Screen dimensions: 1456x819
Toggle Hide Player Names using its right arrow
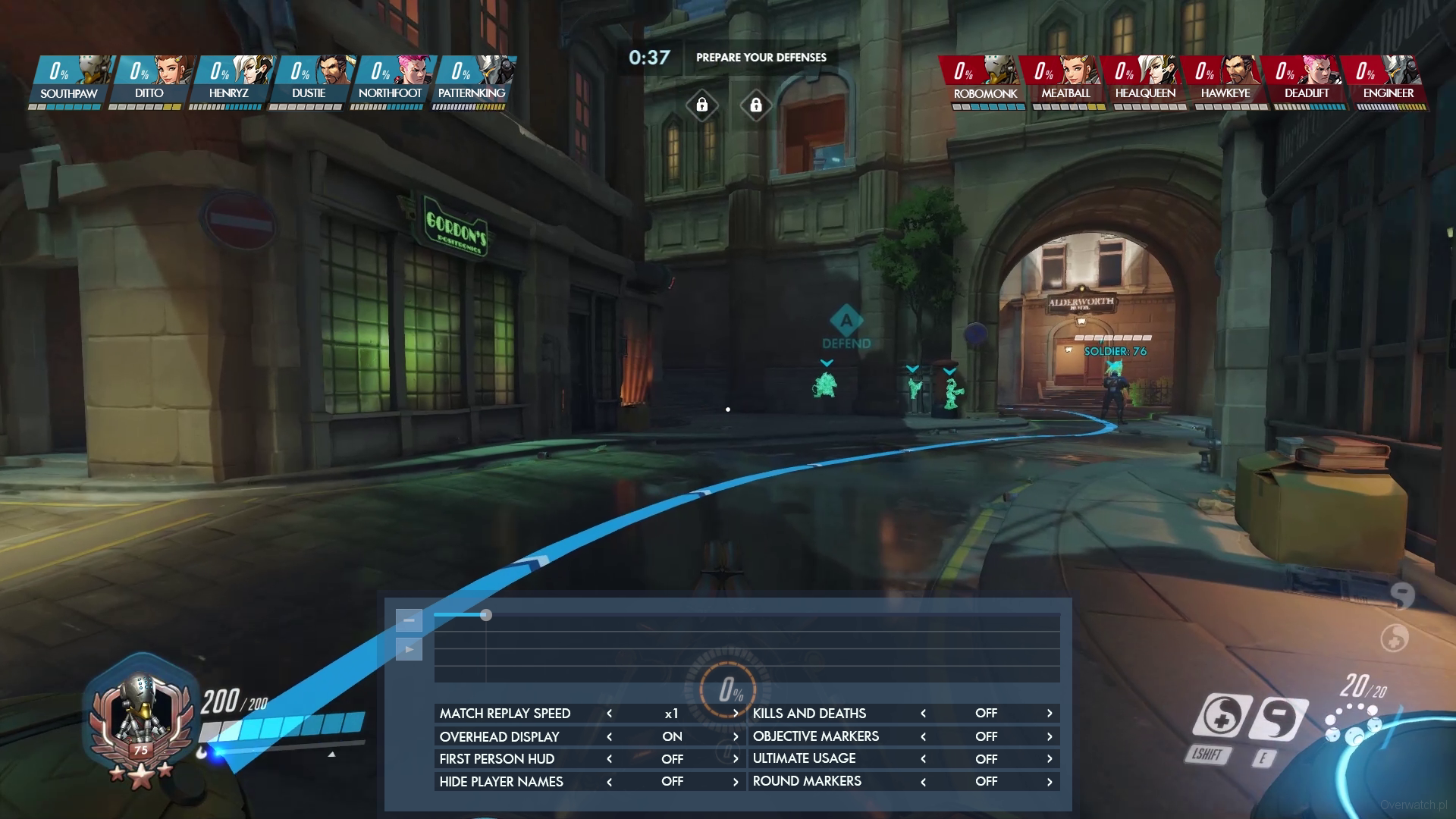pos(735,782)
